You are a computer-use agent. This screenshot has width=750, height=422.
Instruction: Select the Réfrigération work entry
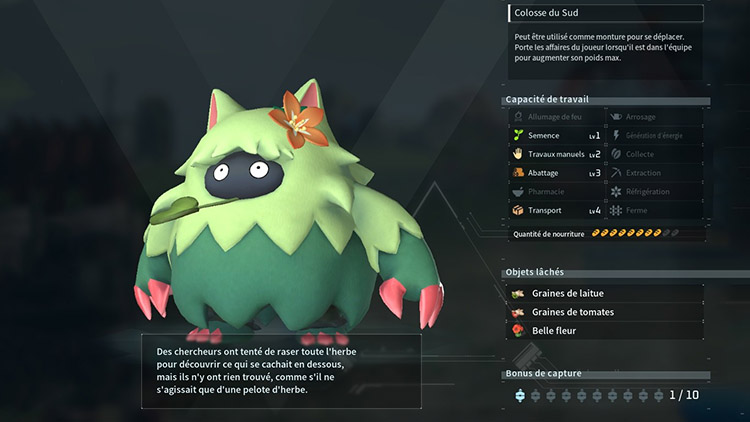(x=655, y=191)
